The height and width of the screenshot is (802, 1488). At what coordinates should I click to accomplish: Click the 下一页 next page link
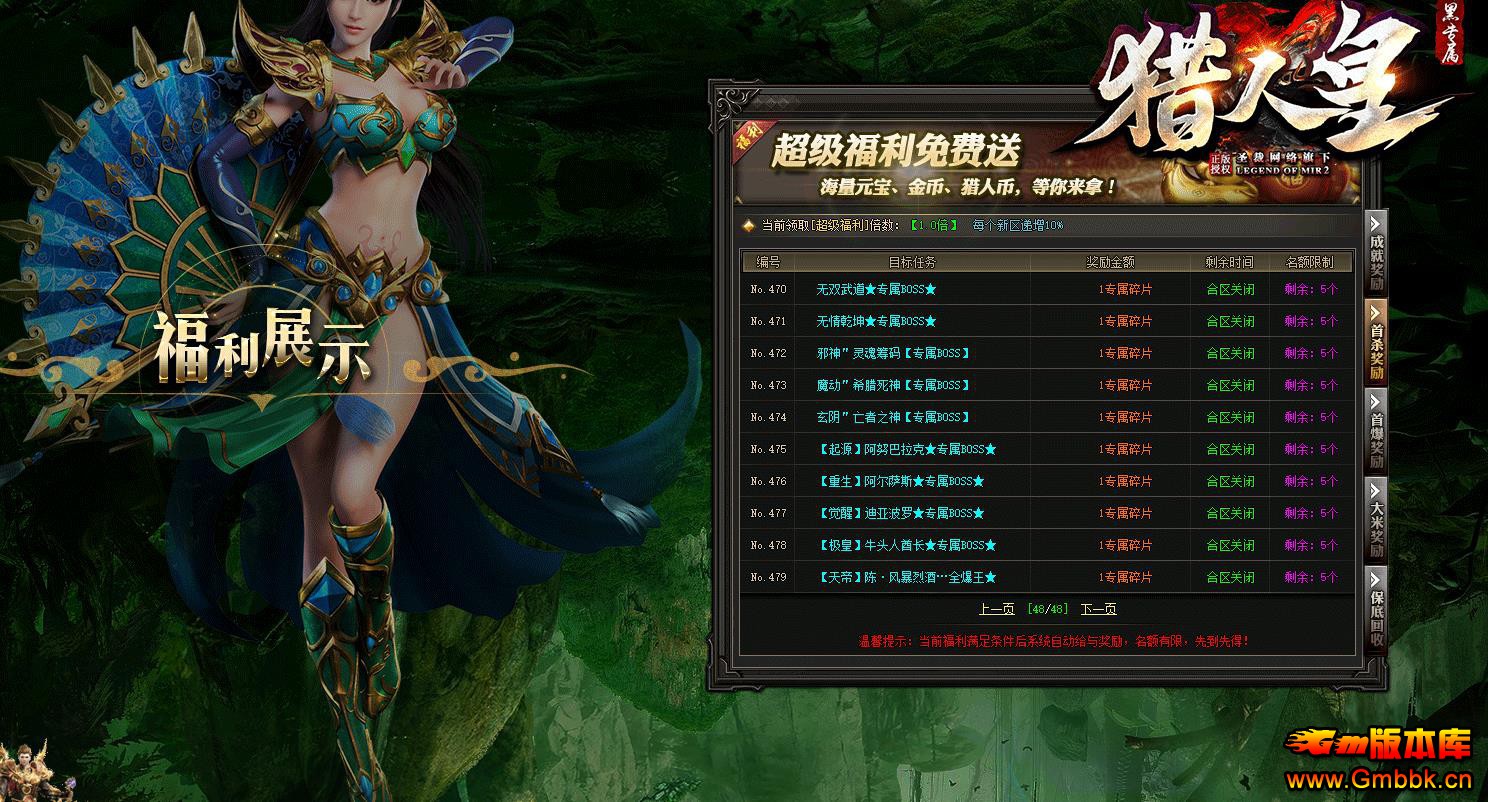[x=1098, y=608]
